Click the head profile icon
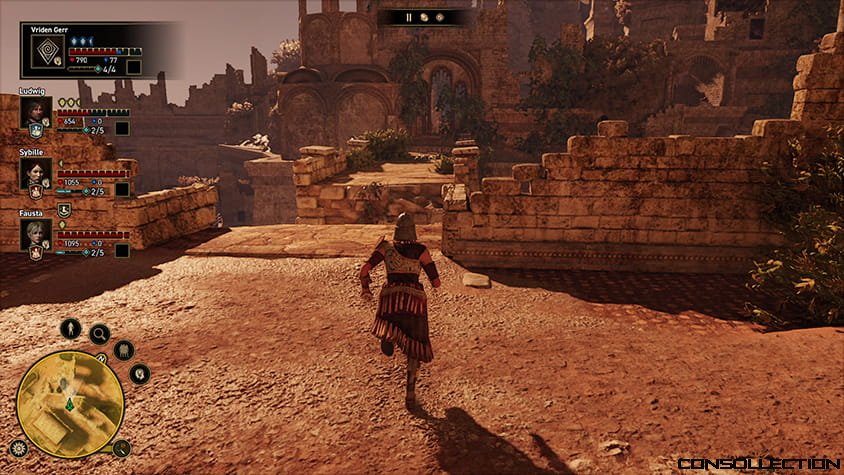Image resolution: width=844 pixels, height=475 pixels. point(139,374)
